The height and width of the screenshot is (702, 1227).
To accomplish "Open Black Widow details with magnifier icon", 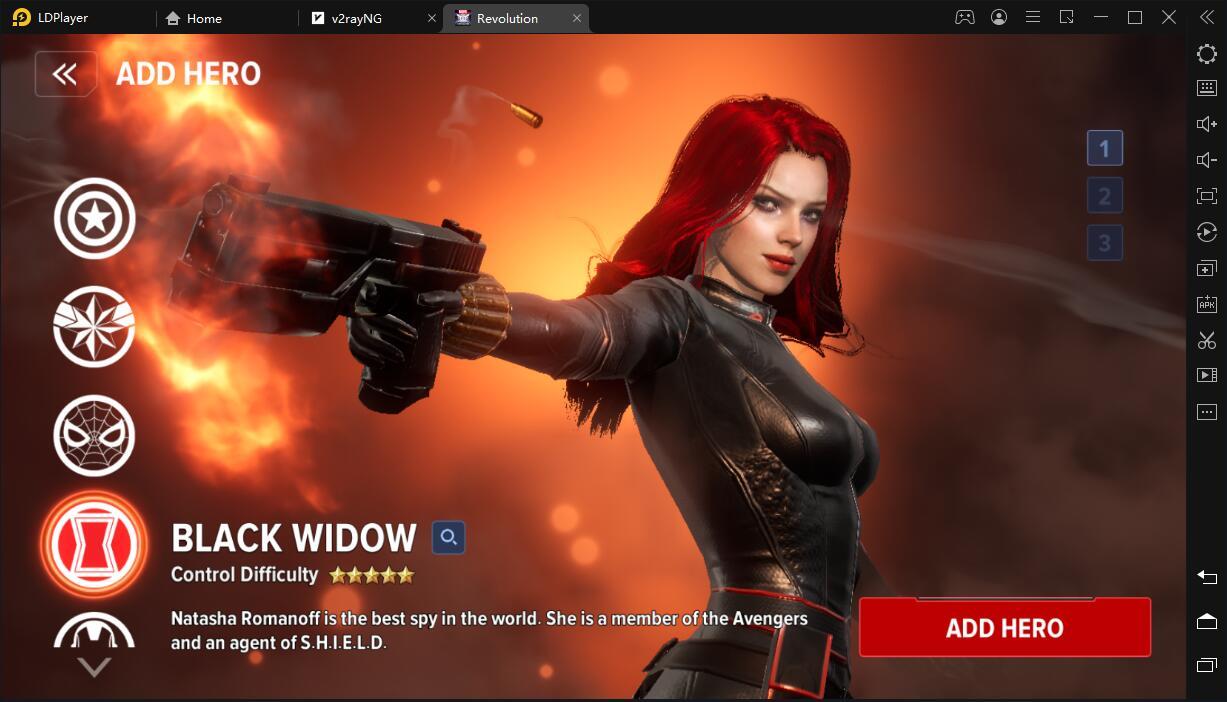I will pos(448,538).
